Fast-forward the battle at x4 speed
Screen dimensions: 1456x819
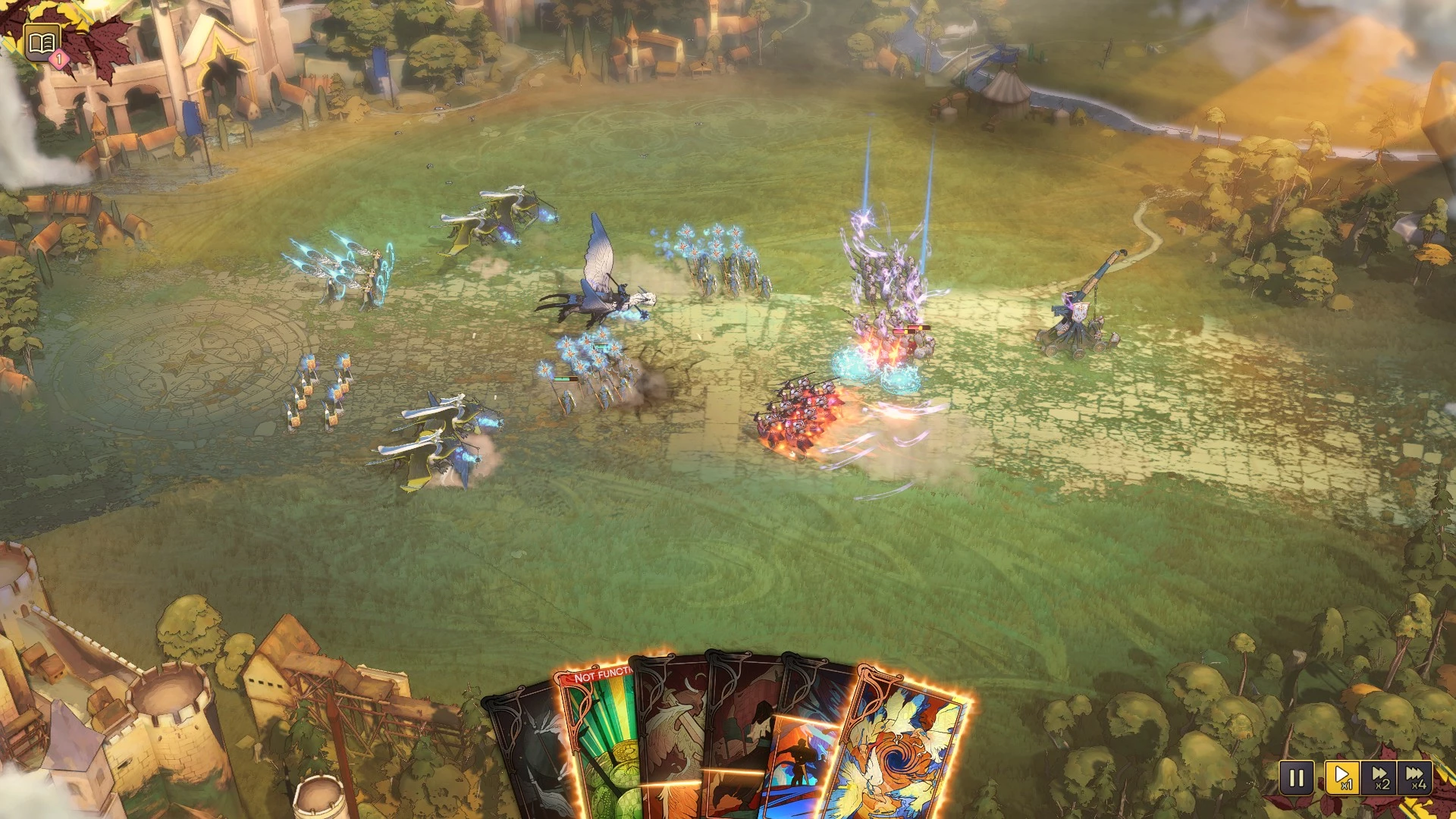point(1414,778)
